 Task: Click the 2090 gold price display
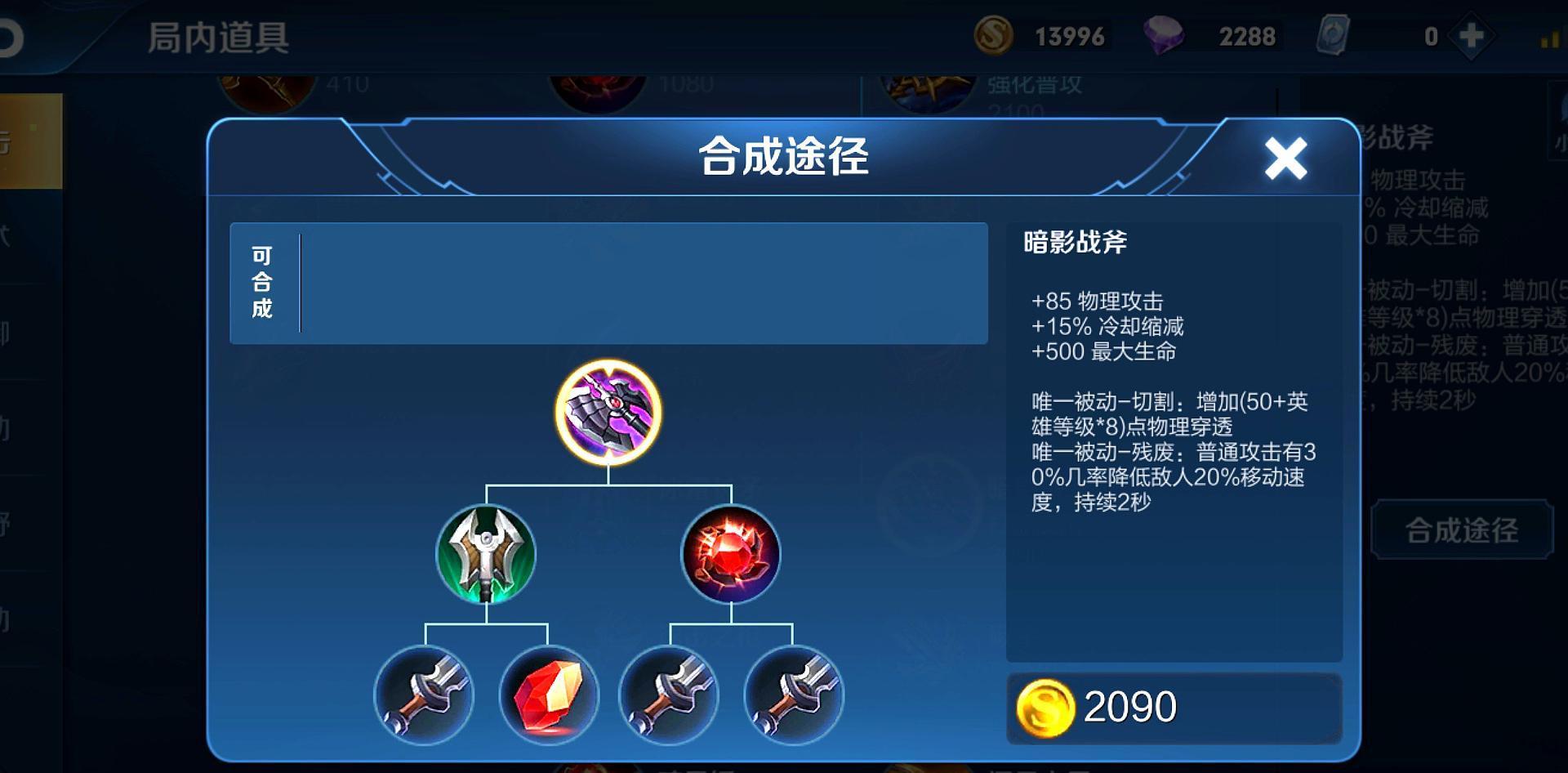click(1135, 704)
